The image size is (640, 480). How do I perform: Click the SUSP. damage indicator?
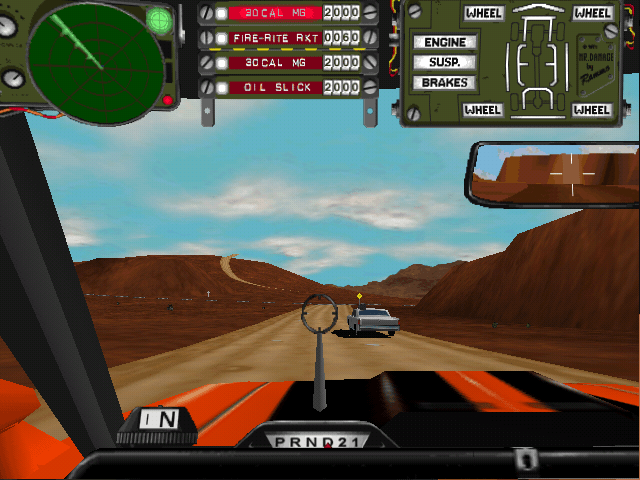pos(444,62)
